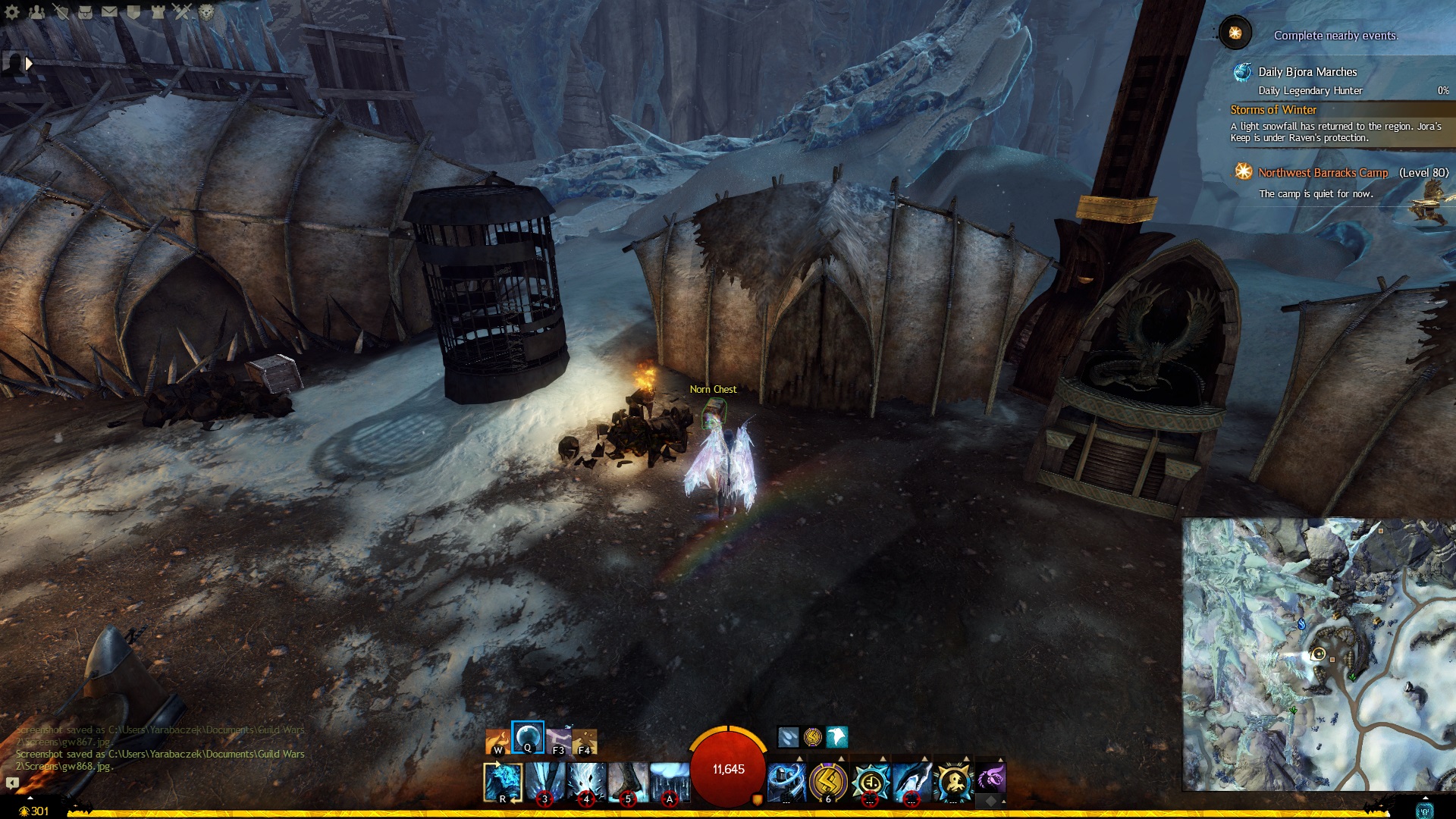Open the PvP crossed swords icon
Screen dimensions: 1456x819
click(x=182, y=11)
